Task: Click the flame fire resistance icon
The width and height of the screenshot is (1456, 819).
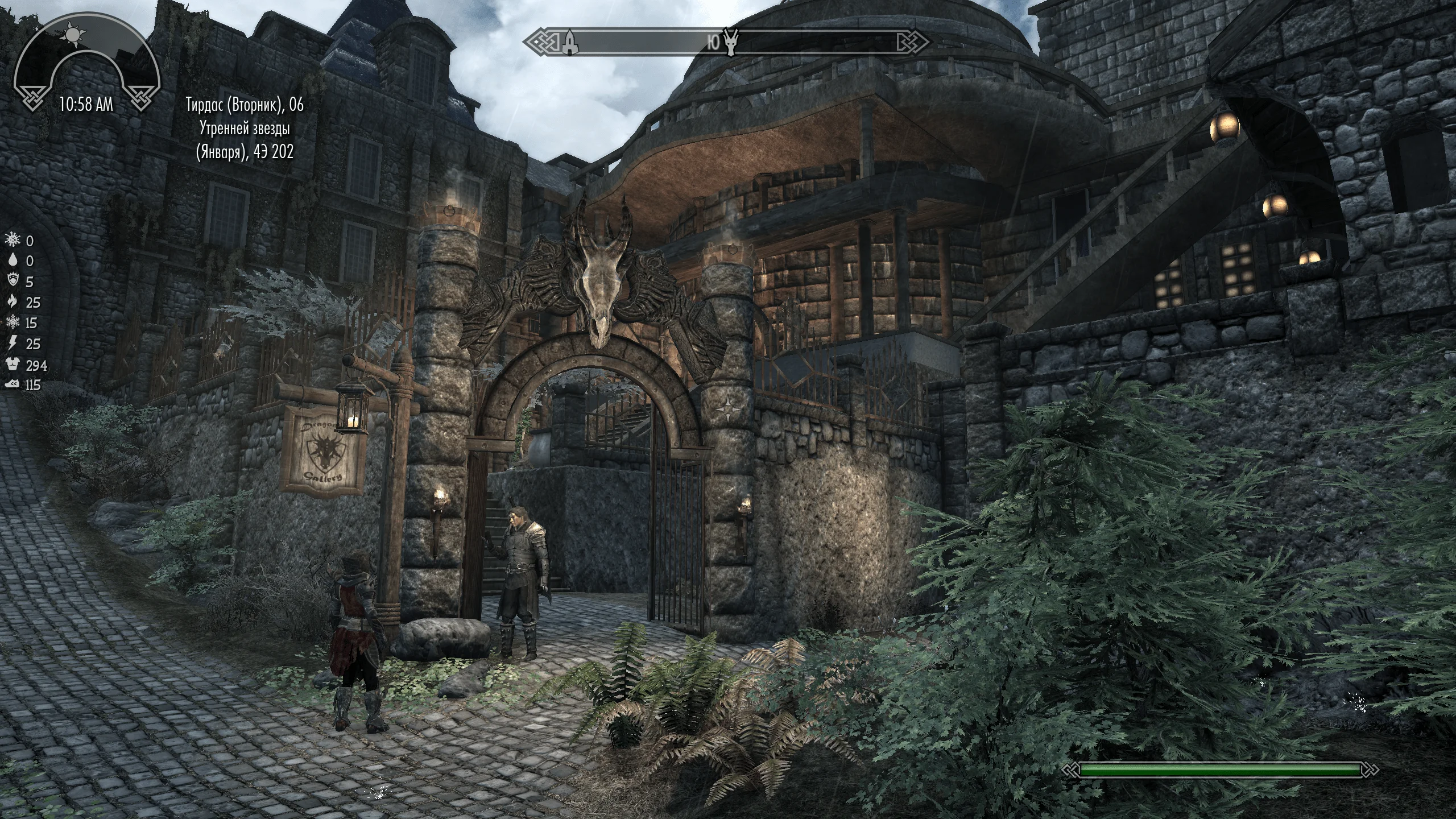Action: coord(12,302)
